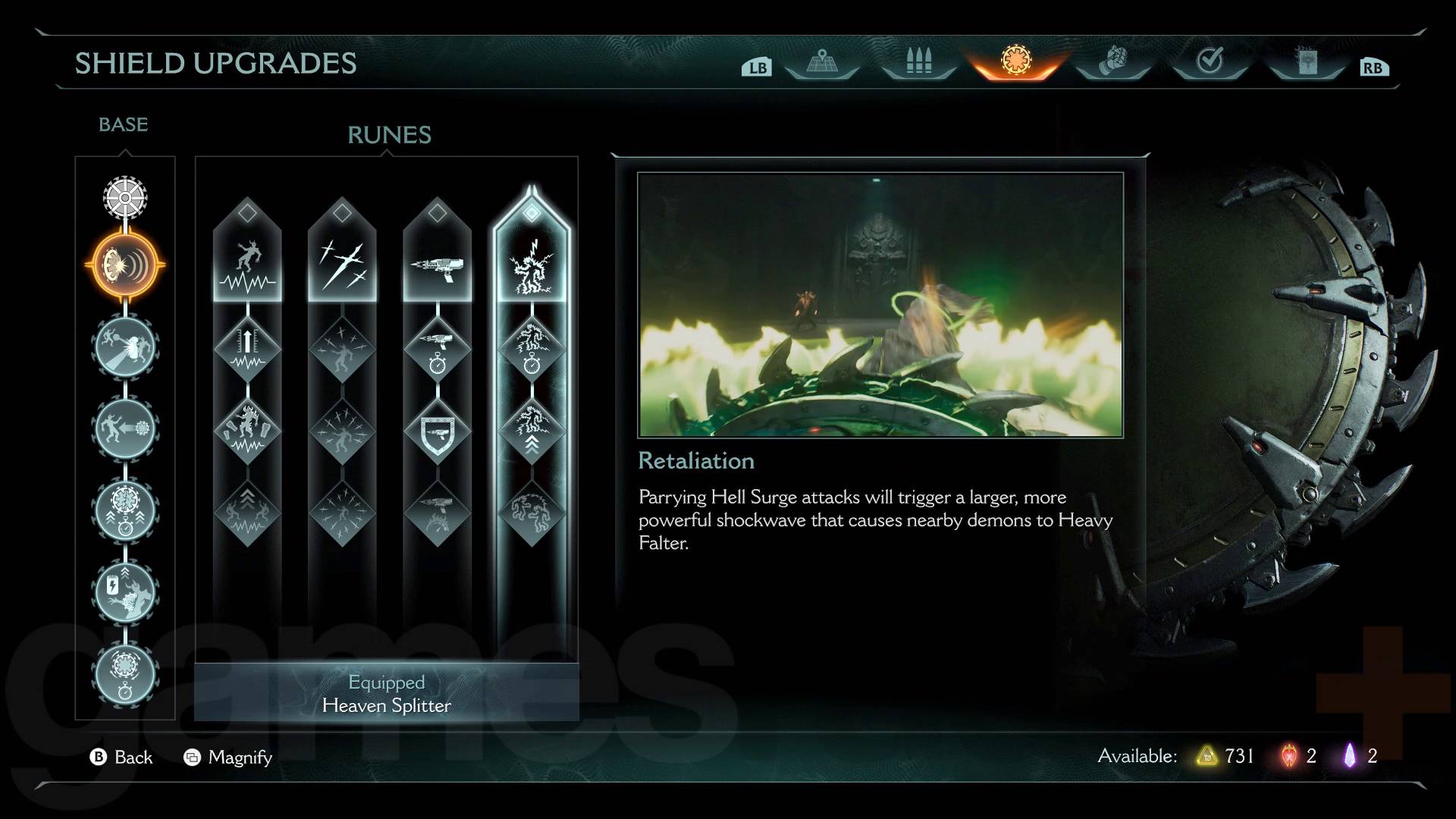Viewport: 1456px width, 819px height.
Task: Play the Retaliation preview video
Action: [x=880, y=304]
